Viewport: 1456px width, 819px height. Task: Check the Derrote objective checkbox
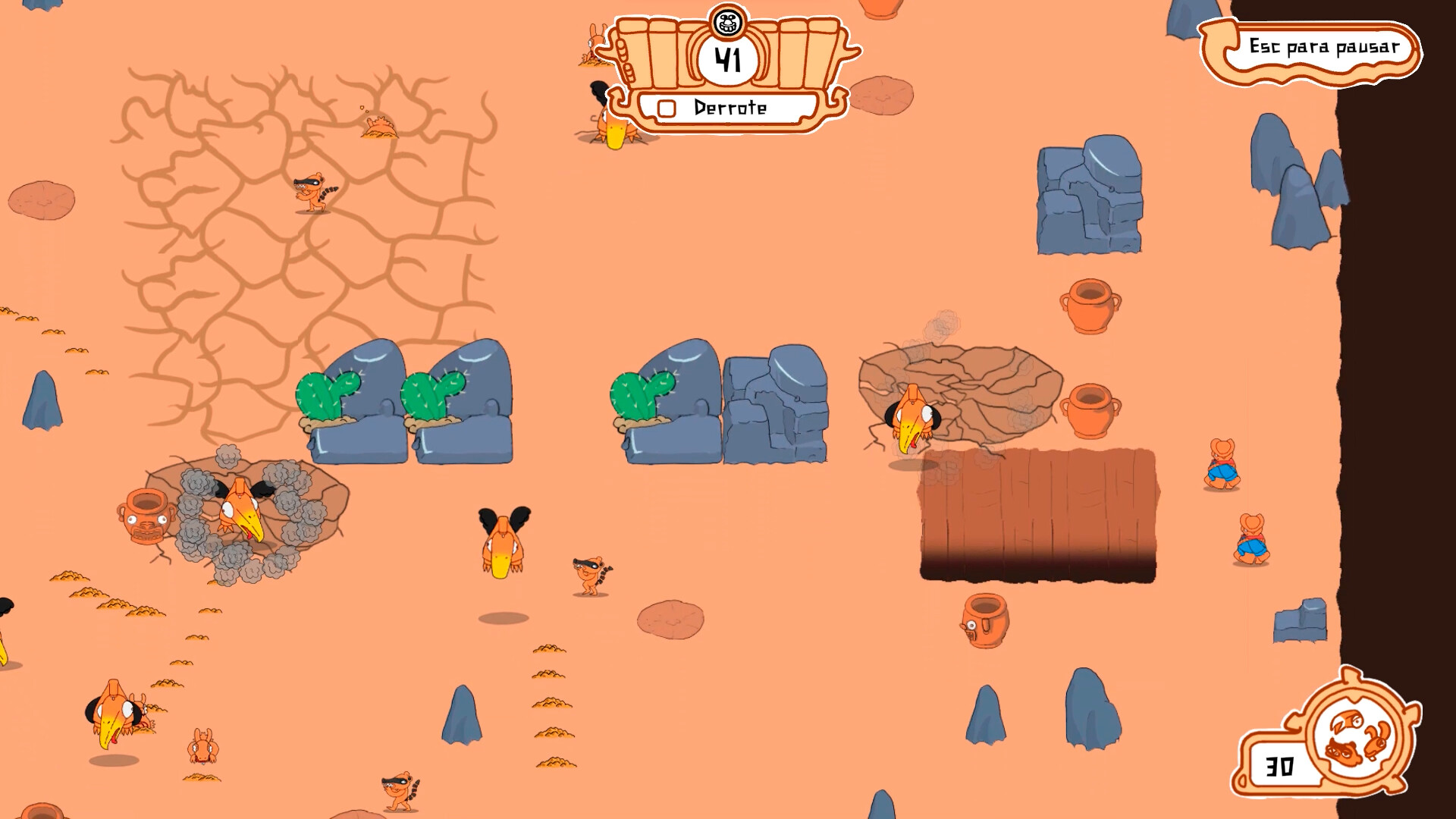pyautogui.click(x=667, y=108)
